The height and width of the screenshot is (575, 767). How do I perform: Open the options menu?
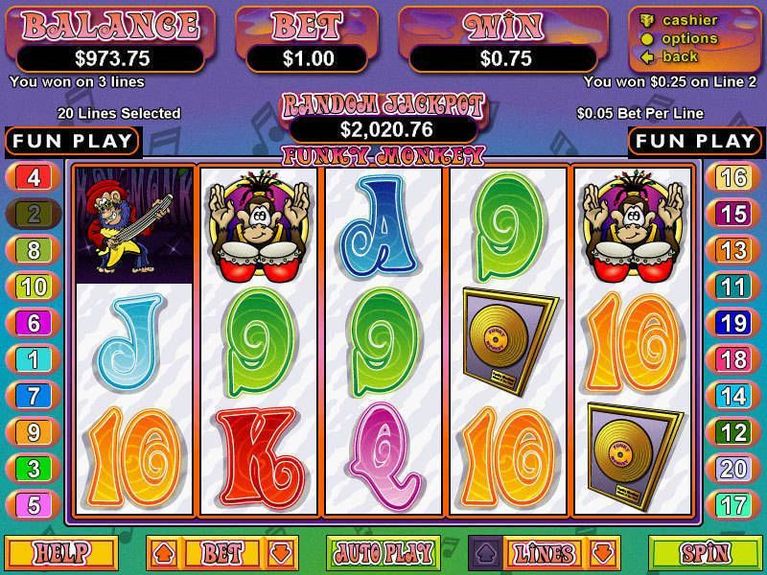click(690, 38)
